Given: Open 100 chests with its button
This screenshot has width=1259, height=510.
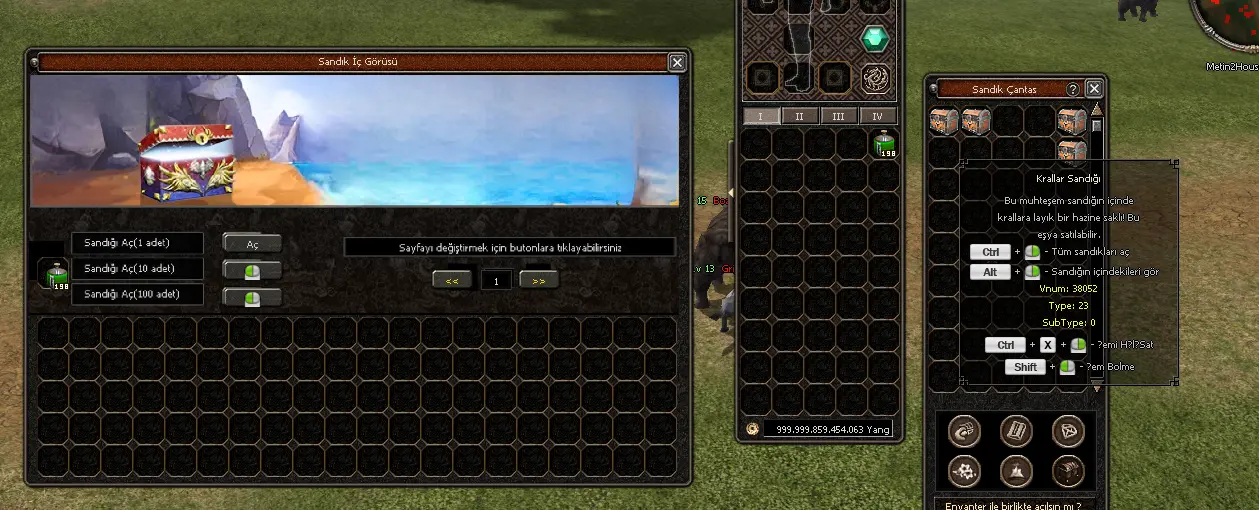Looking at the screenshot, I should click(x=252, y=296).
